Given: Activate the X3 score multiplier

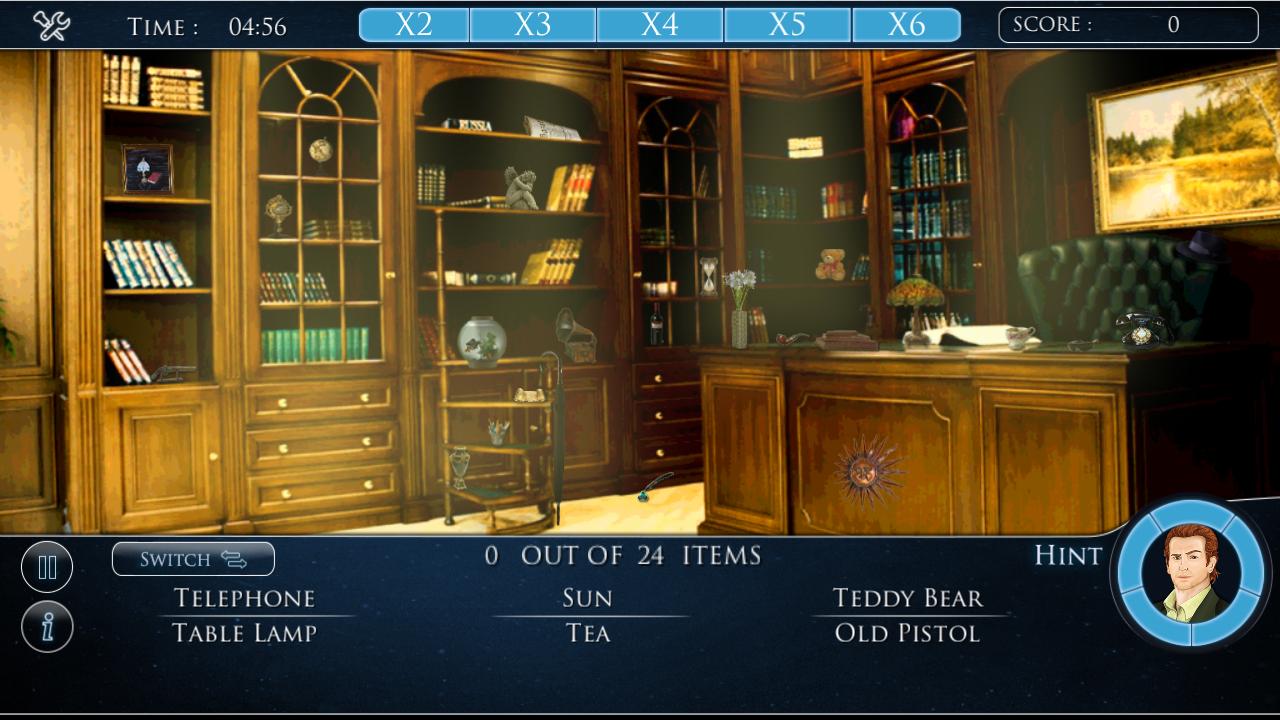Looking at the screenshot, I should coord(531,24).
